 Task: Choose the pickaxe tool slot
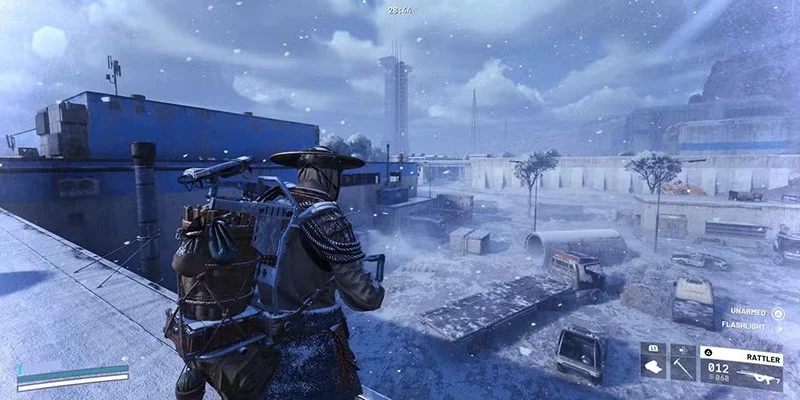683,367
